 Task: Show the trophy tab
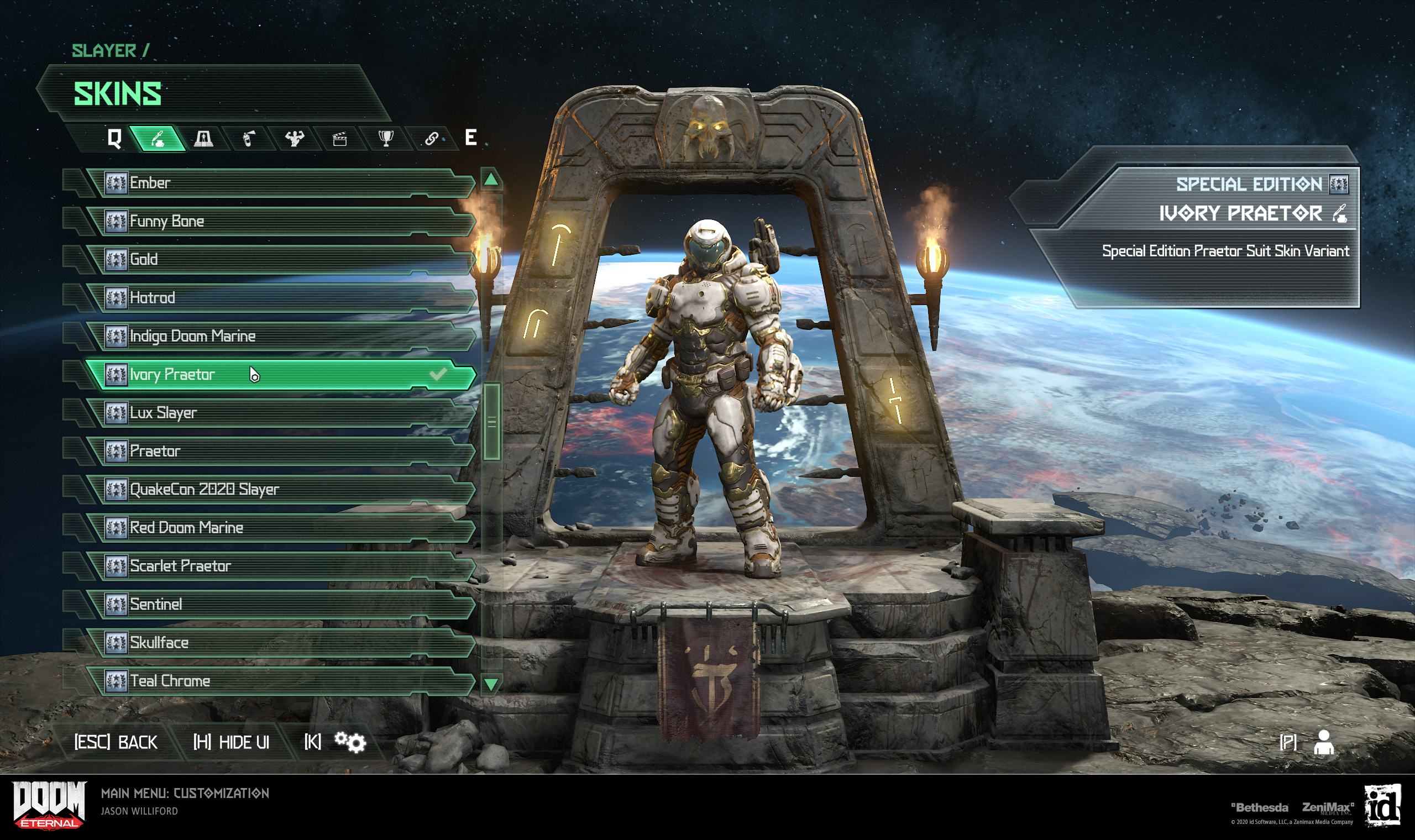[386, 138]
